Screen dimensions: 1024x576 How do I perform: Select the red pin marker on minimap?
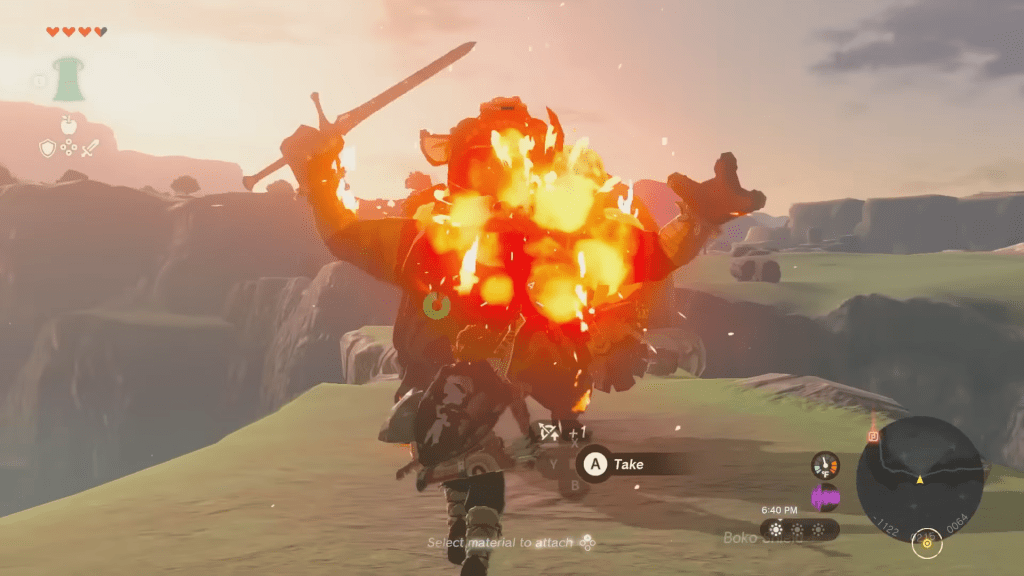pyautogui.click(x=873, y=436)
